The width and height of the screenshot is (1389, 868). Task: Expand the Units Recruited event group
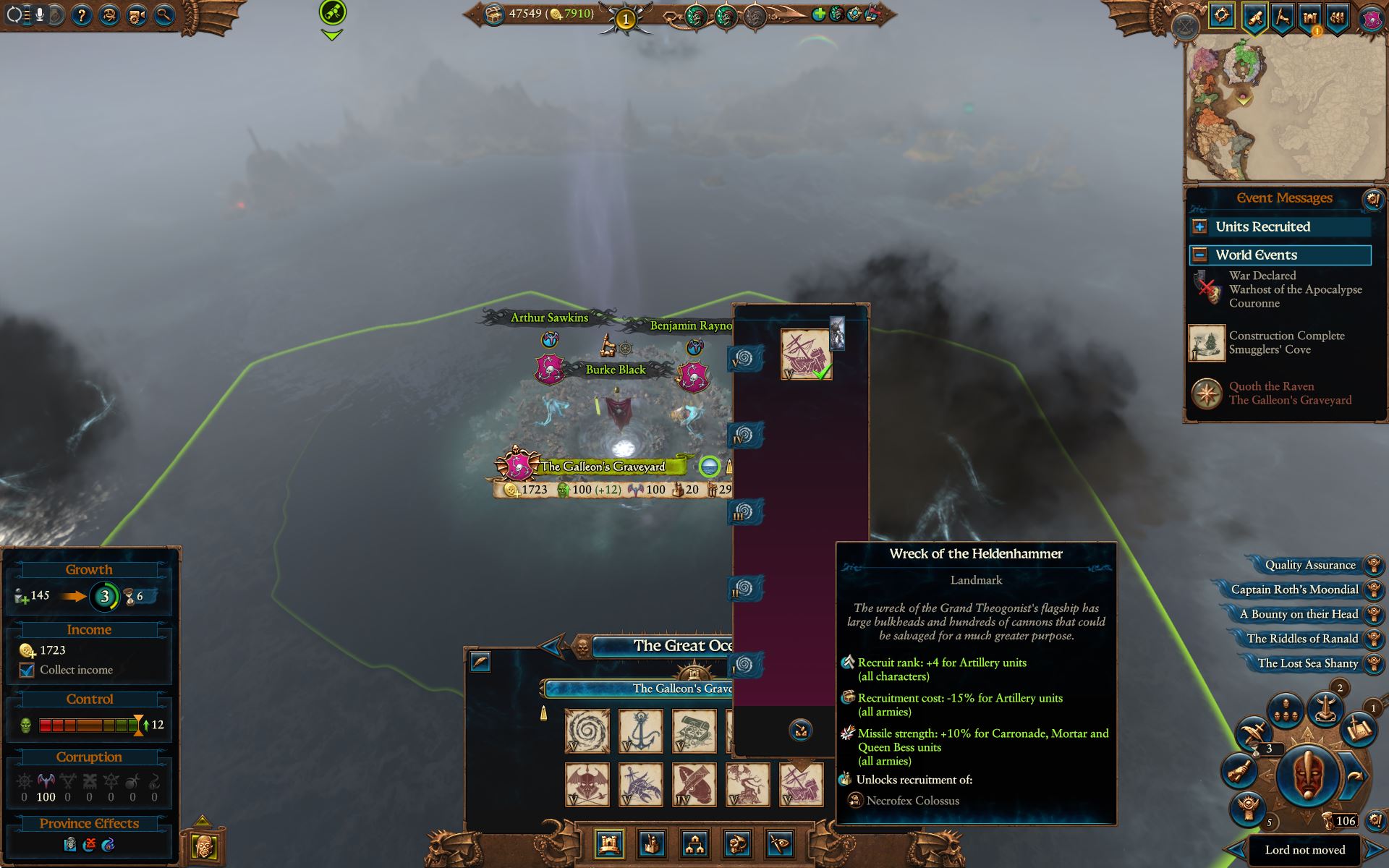click(1201, 226)
